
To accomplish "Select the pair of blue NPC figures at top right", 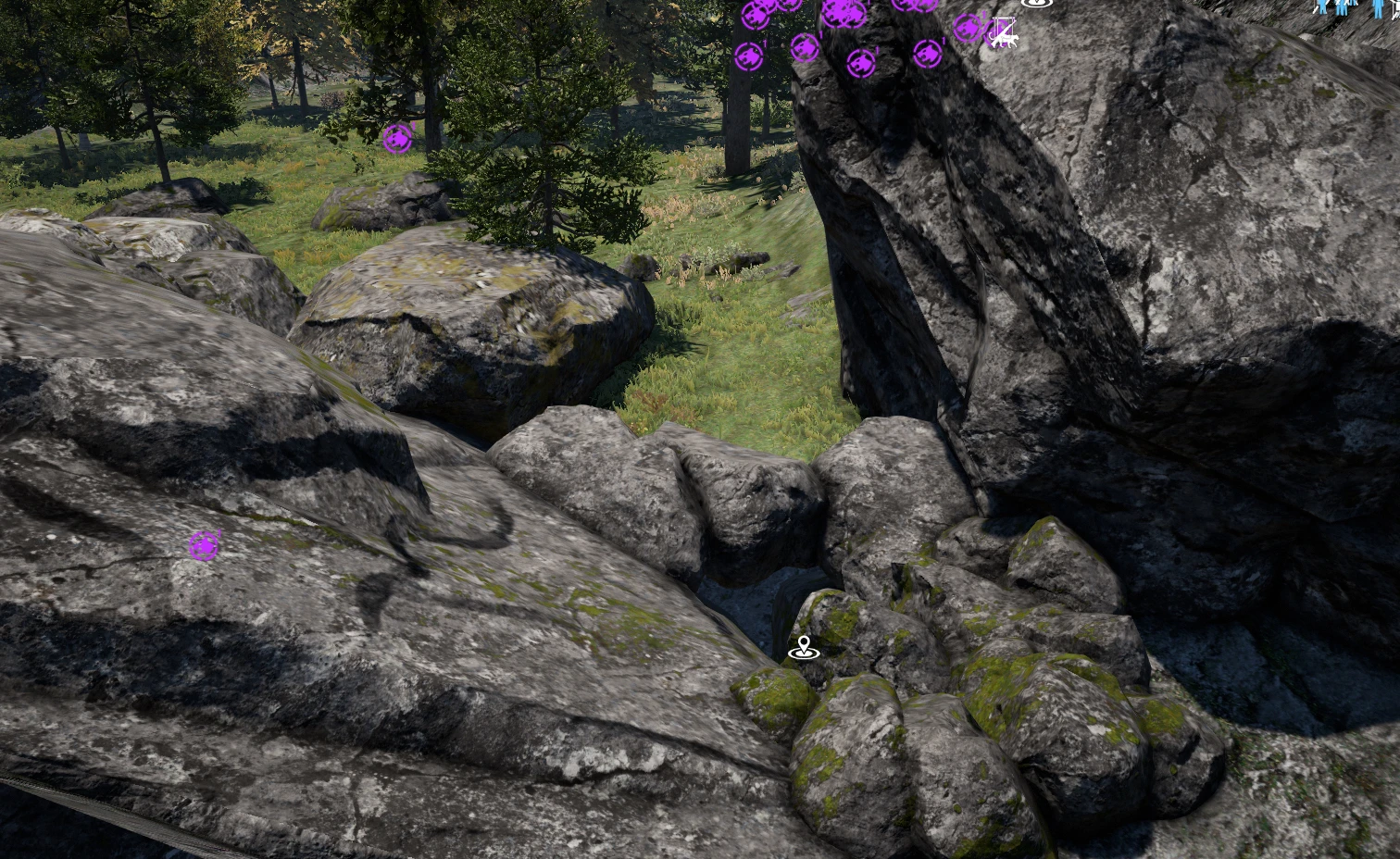I will coord(1341,7).
